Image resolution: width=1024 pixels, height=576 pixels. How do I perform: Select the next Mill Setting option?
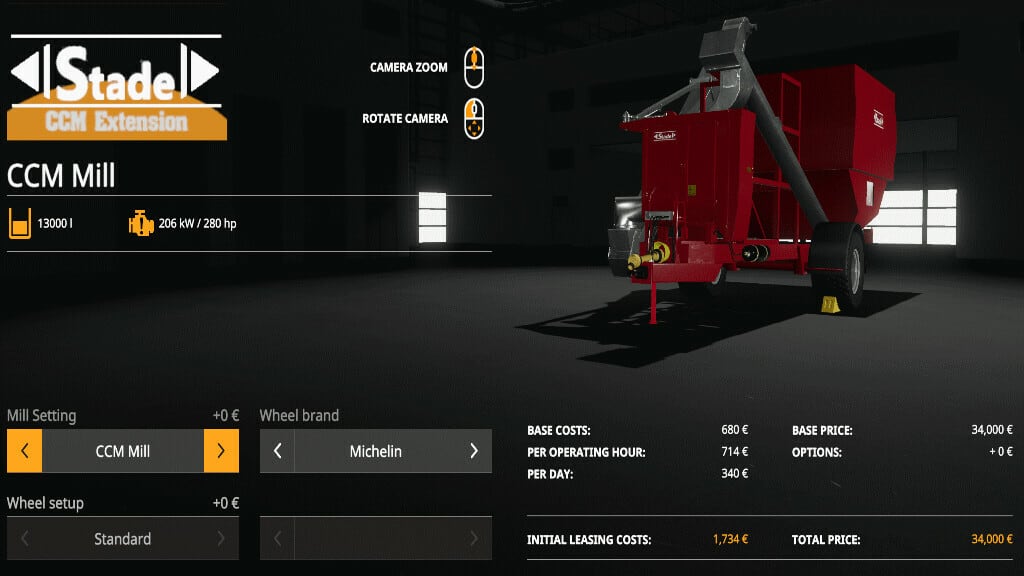(221, 451)
